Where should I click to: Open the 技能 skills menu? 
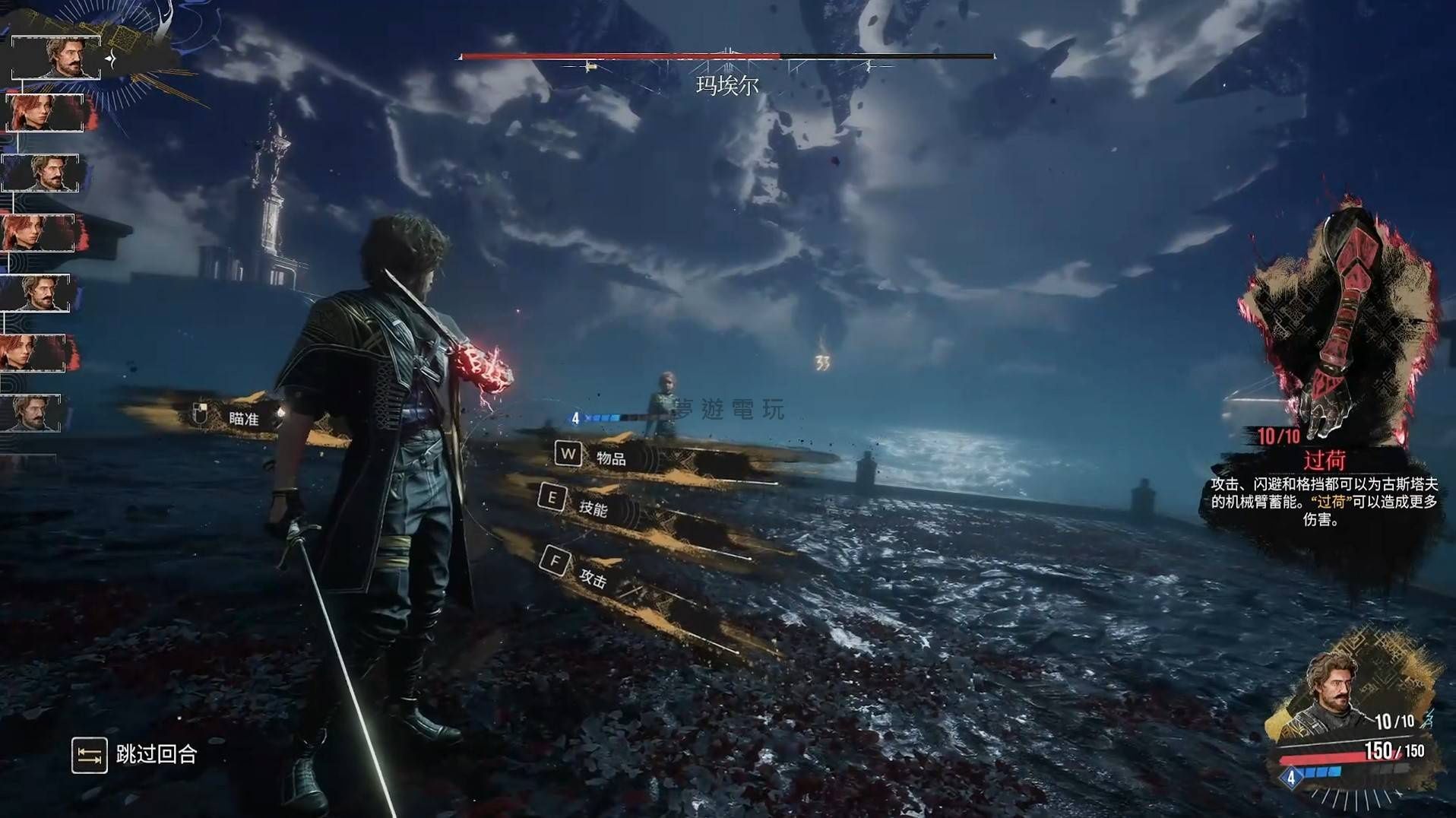coord(593,508)
